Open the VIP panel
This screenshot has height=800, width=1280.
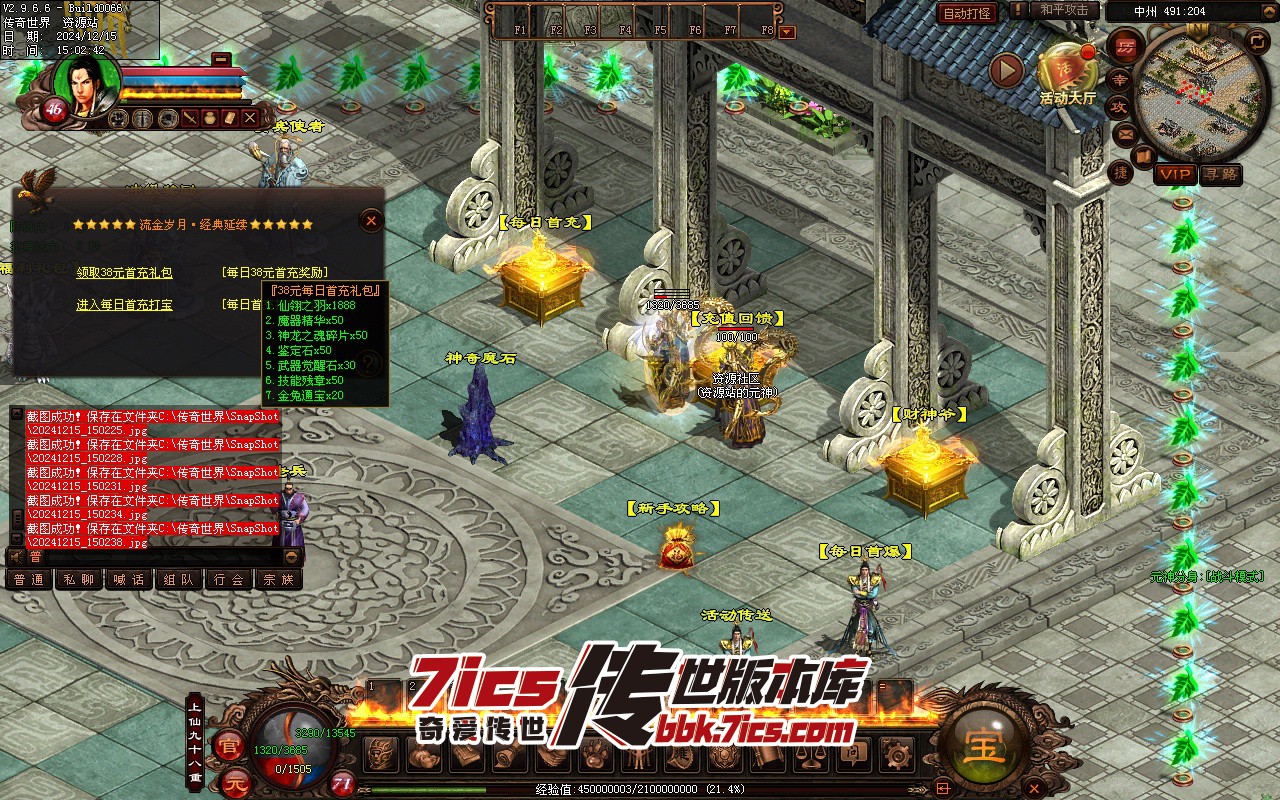1175,174
